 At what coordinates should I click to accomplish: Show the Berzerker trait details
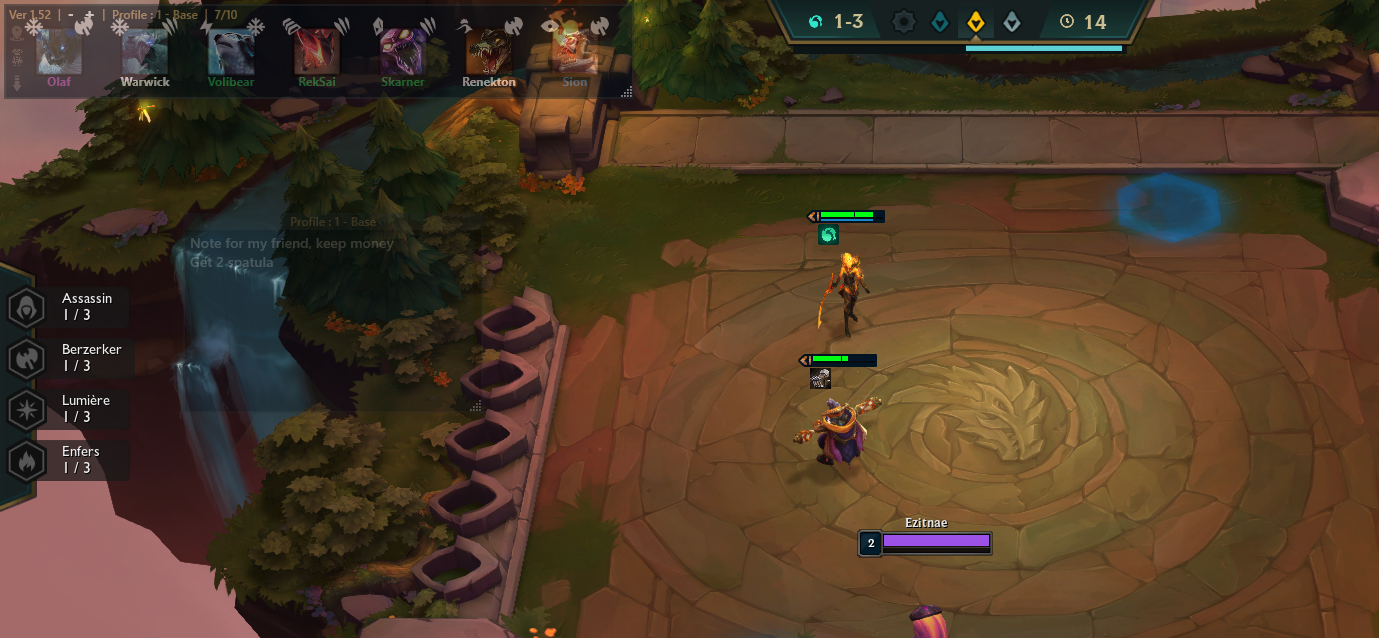[x=68, y=358]
